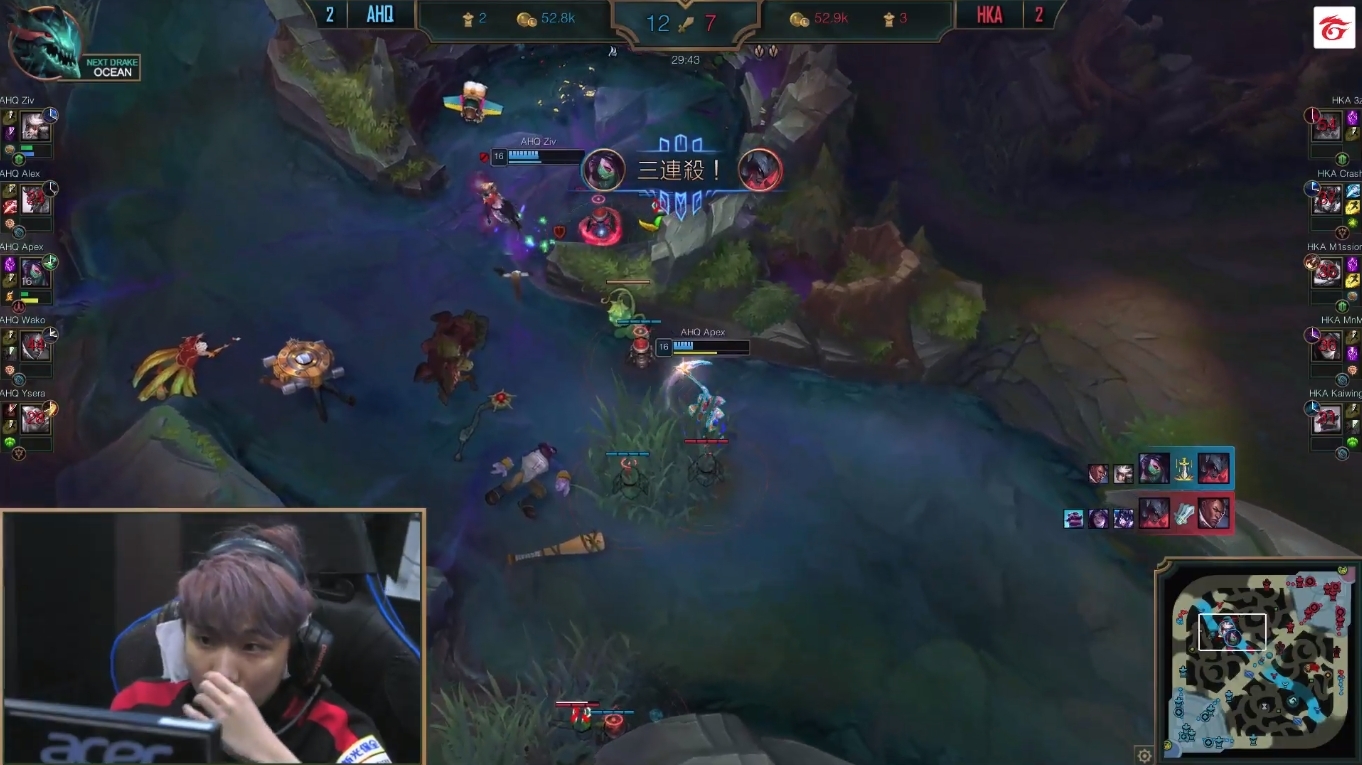Click HKA Kaiwing's portrait on the right panel
Screen dimensions: 1362x765
point(1327,418)
